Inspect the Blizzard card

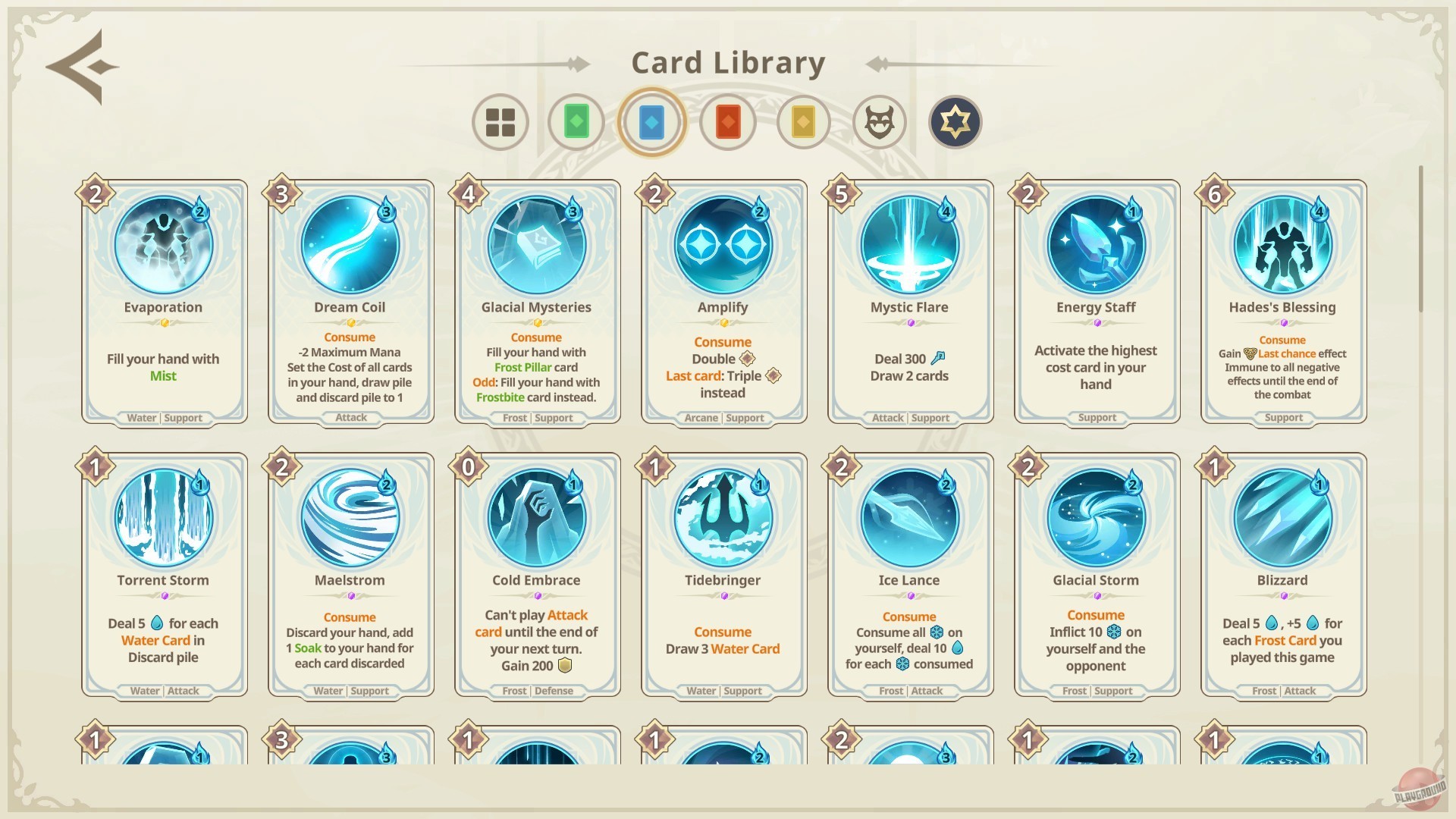pyautogui.click(x=1282, y=574)
